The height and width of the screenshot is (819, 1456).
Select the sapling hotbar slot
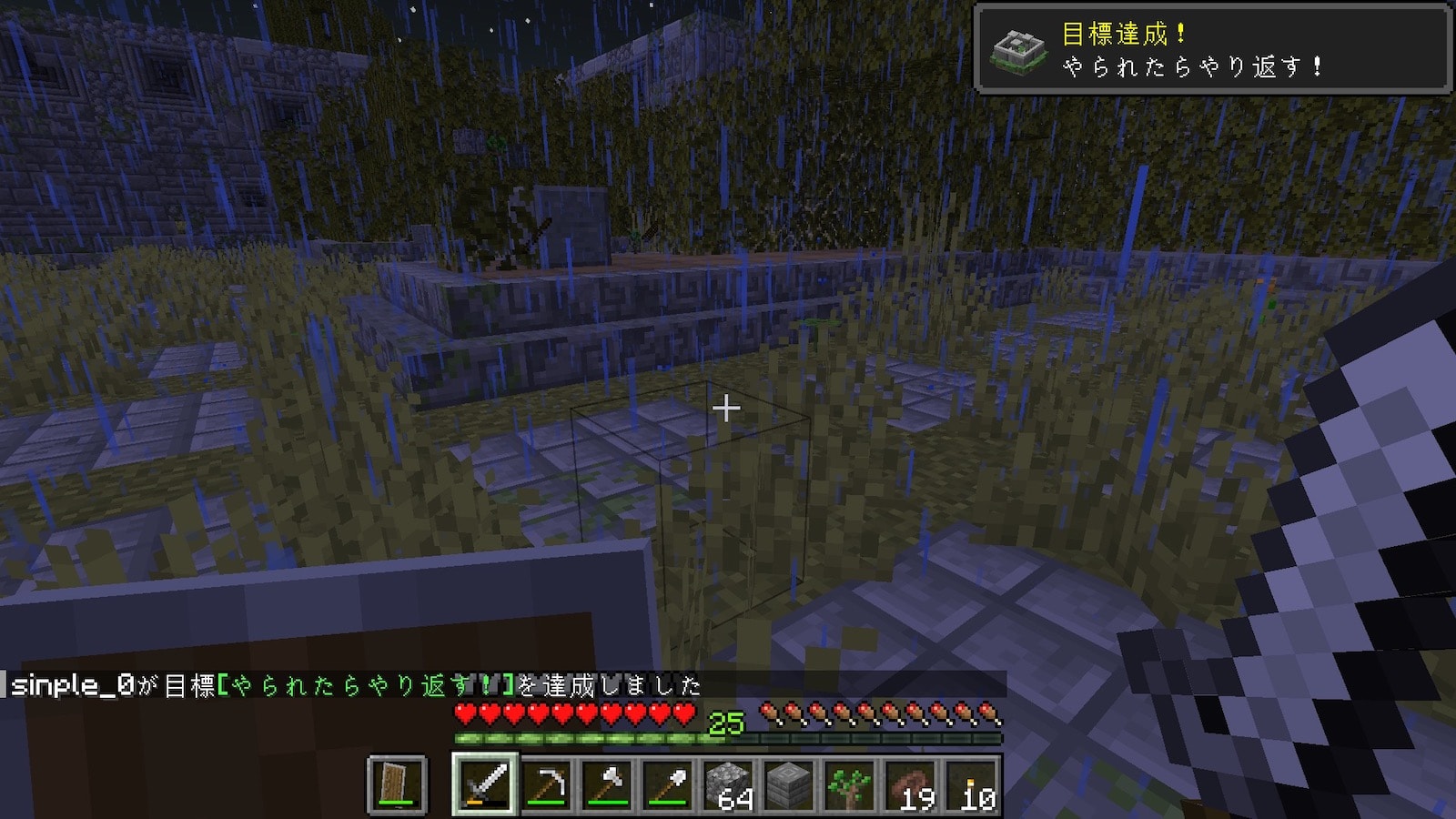coord(851,784)
